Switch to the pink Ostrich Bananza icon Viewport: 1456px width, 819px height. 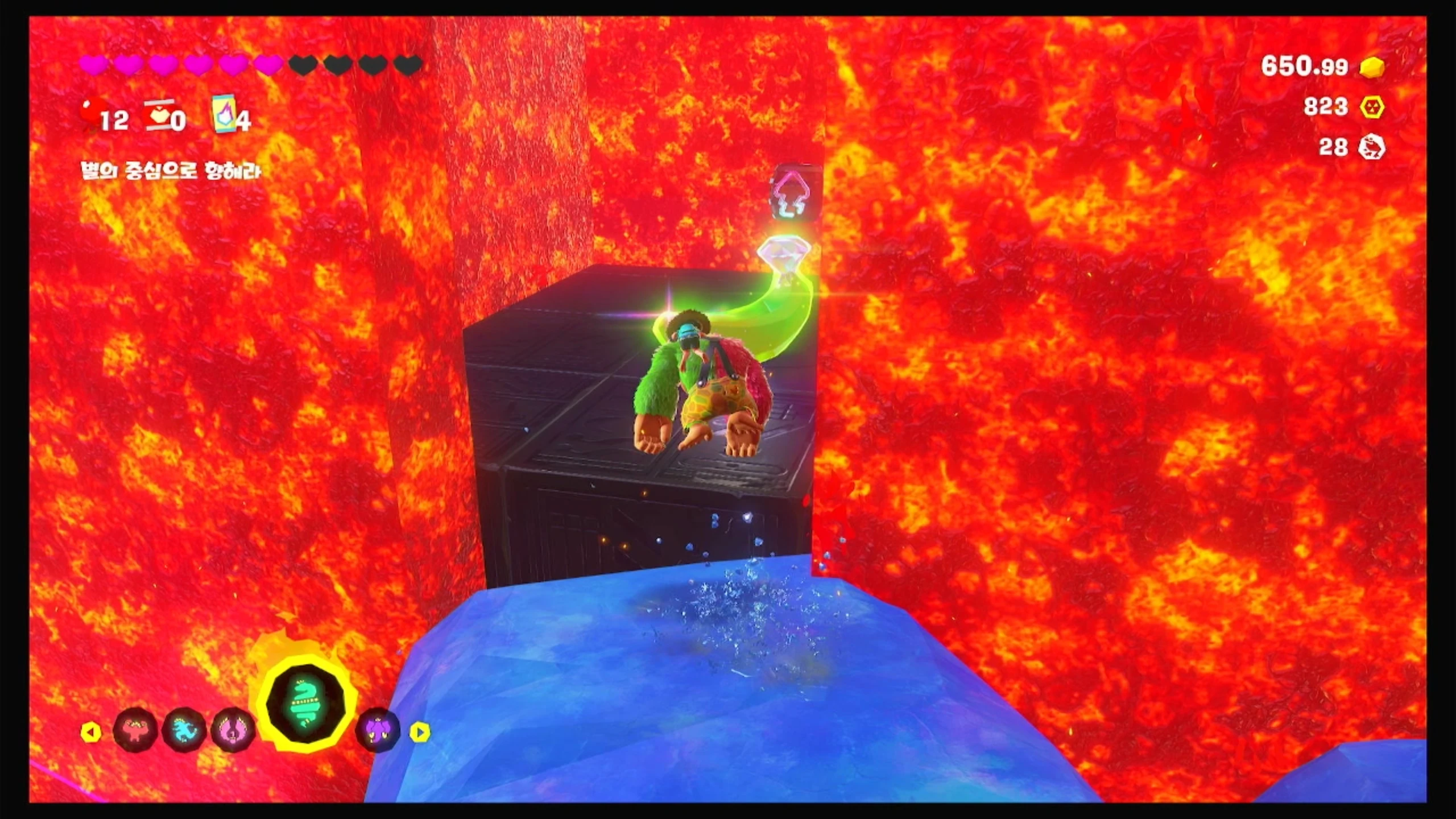click(233, 730)
